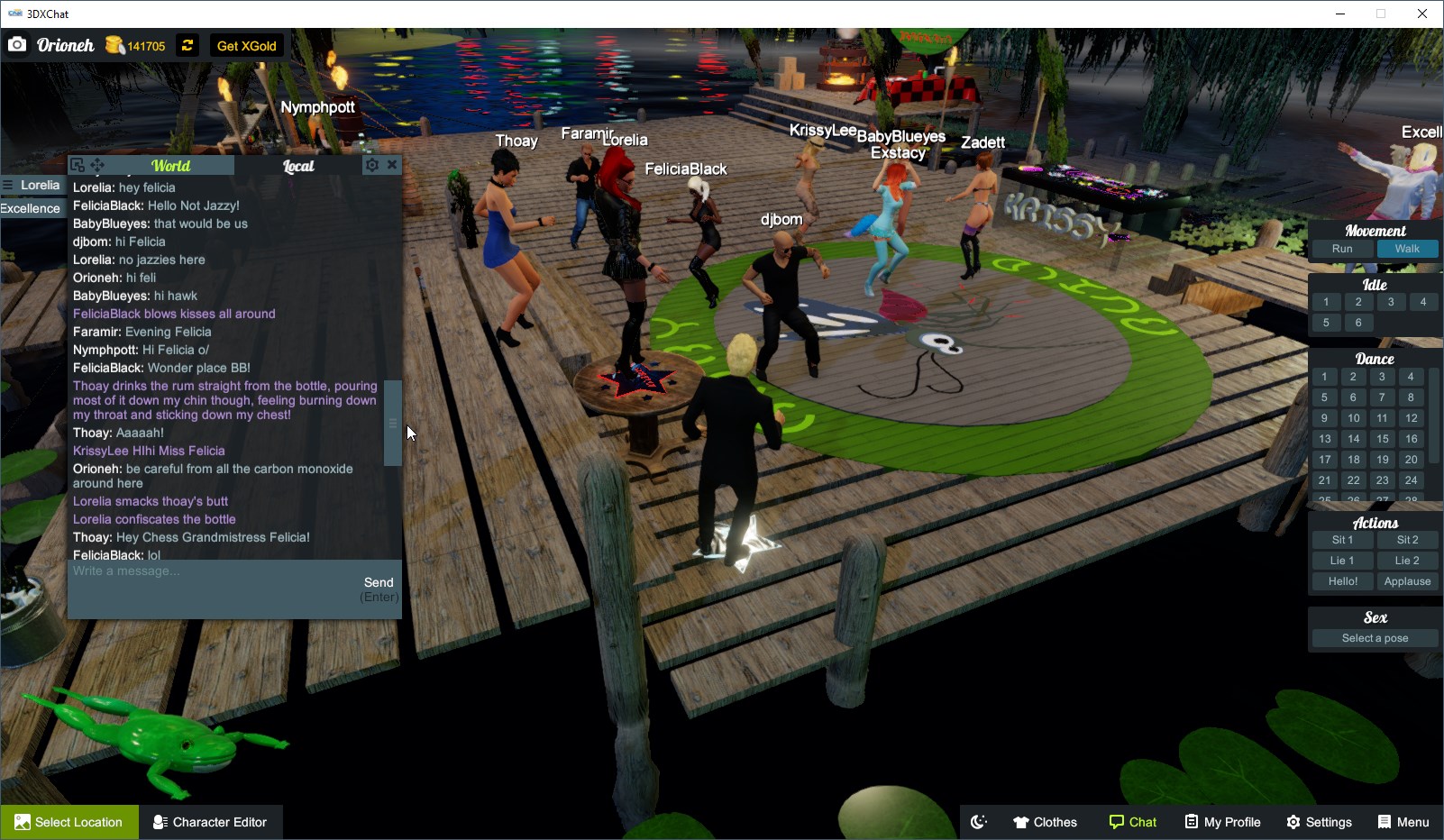Open the Sex pose selector
The height and width of the screenshot is (840, 1444).
1374,637
